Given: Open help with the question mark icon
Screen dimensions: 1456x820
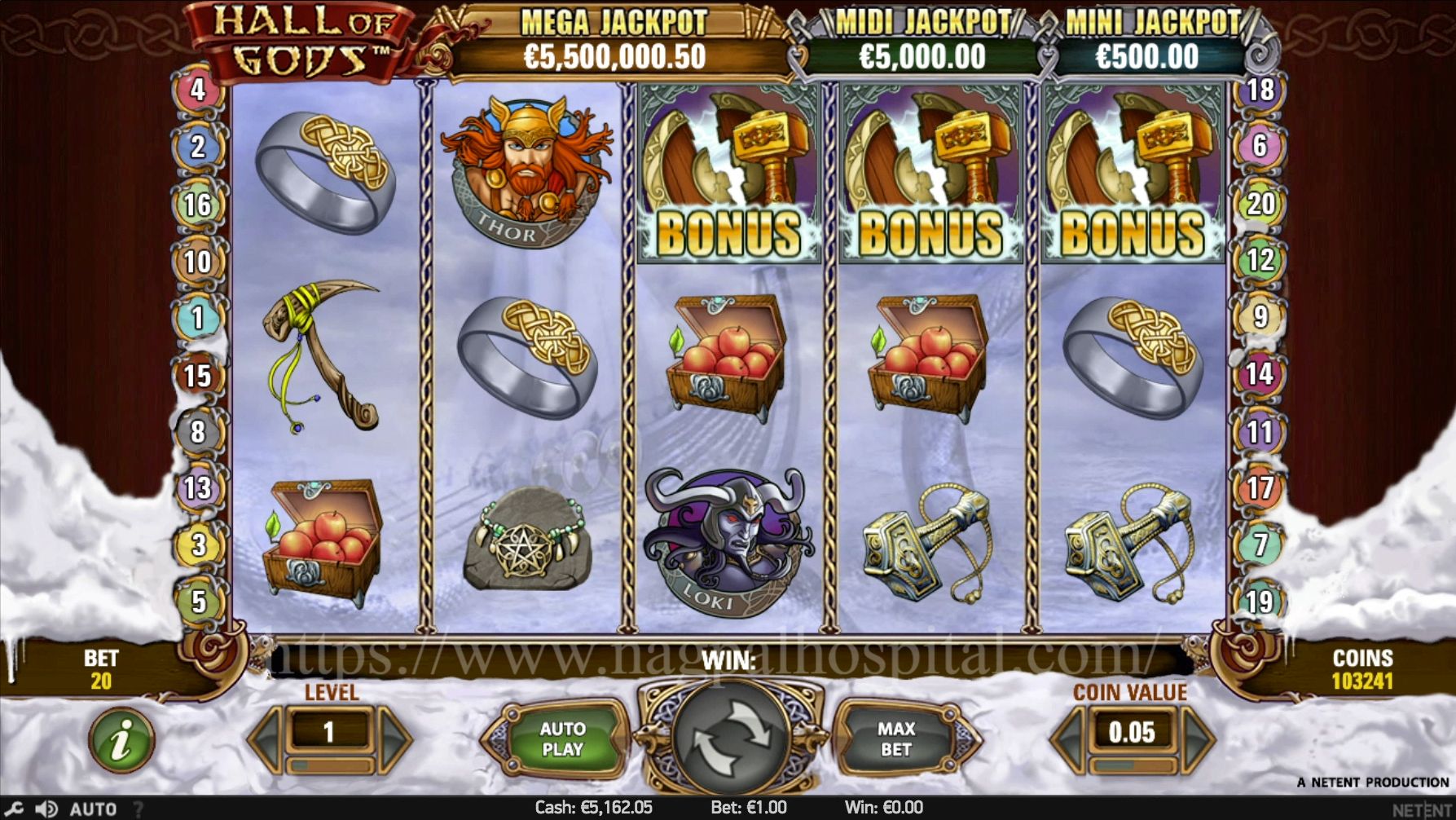Looking at the screenshot, I should 138,809.
